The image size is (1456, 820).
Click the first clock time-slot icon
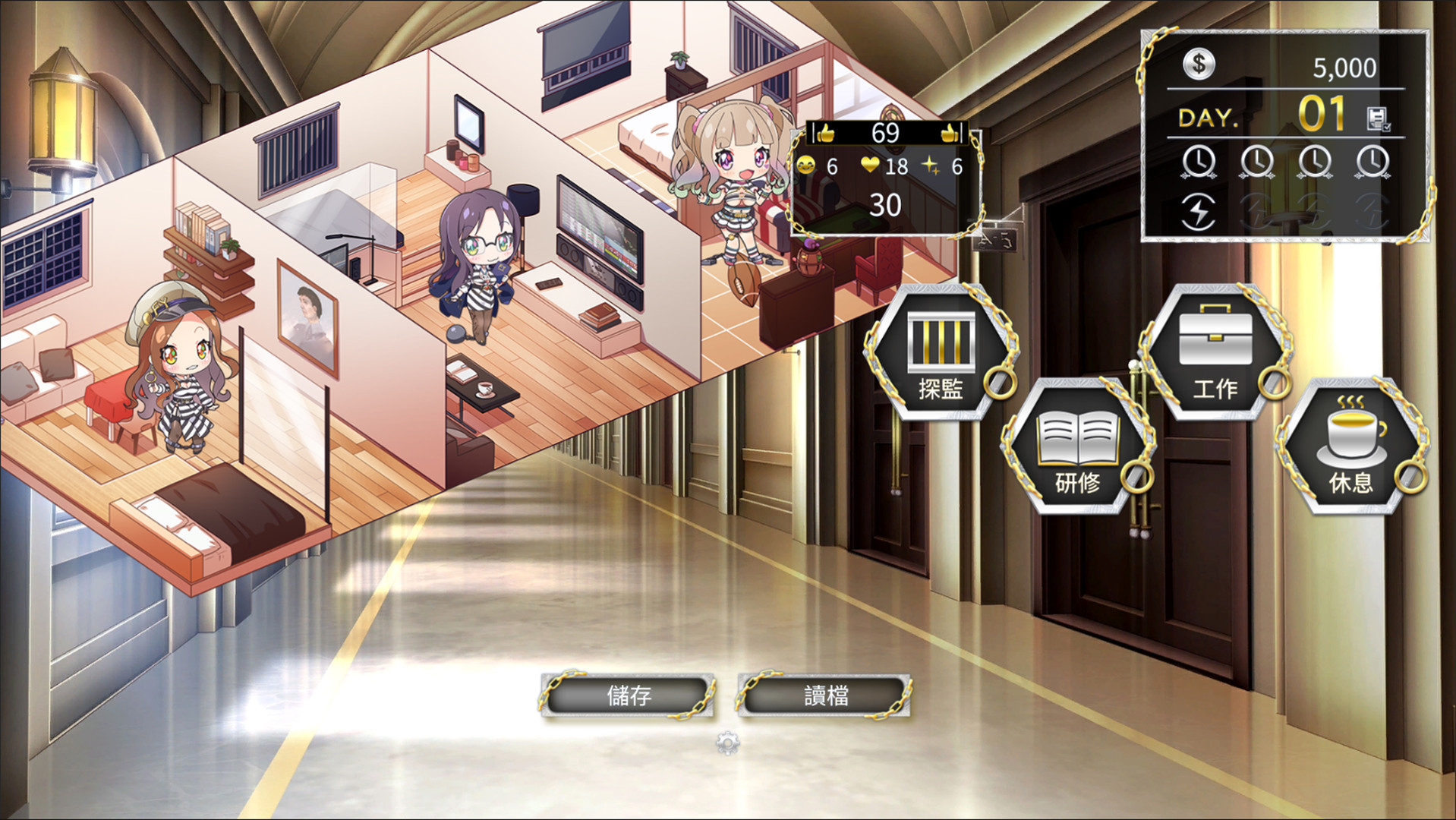click(1198, 161)
